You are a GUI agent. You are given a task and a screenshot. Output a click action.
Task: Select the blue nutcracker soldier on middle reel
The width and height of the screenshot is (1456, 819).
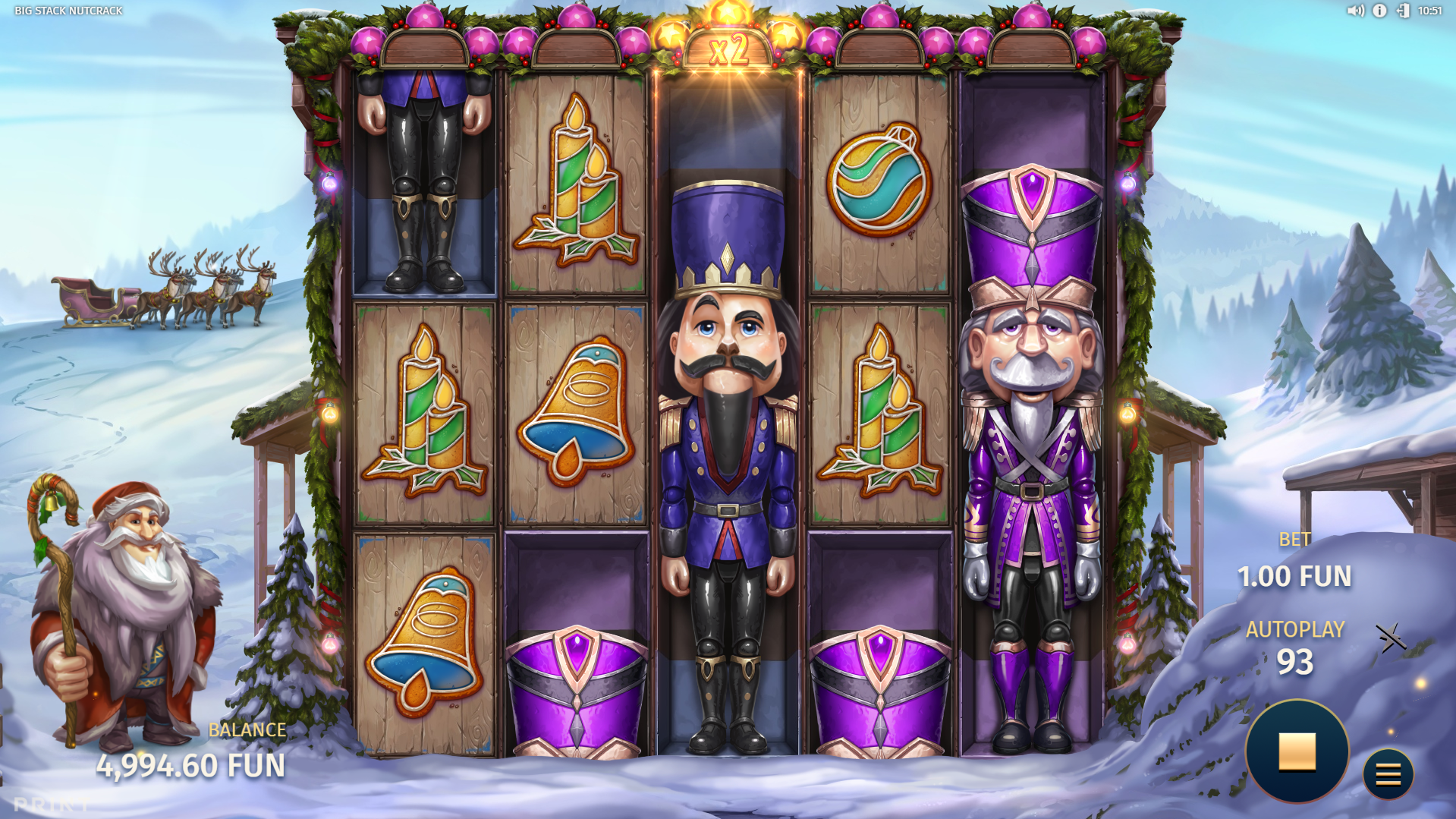click(x=728, y=455)
